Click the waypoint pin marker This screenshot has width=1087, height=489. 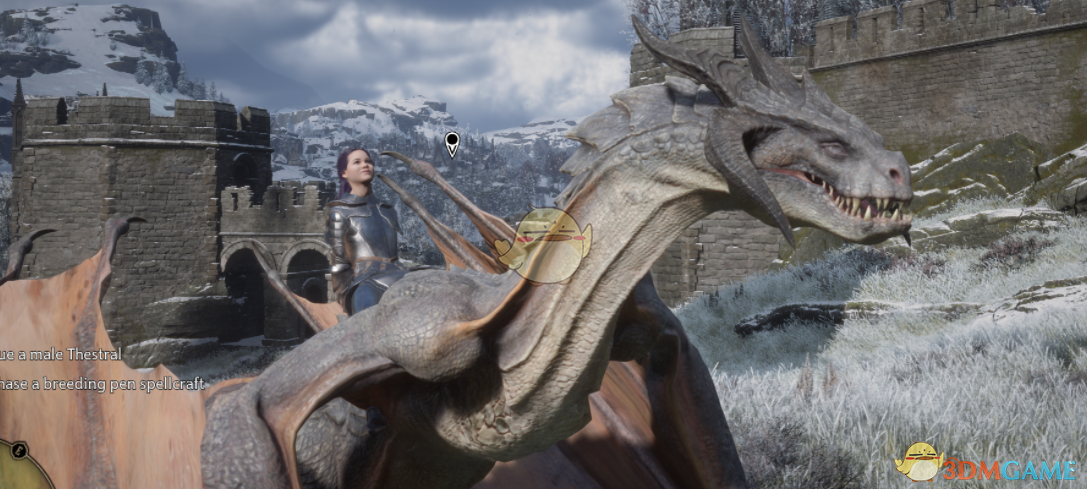(452, 143)
